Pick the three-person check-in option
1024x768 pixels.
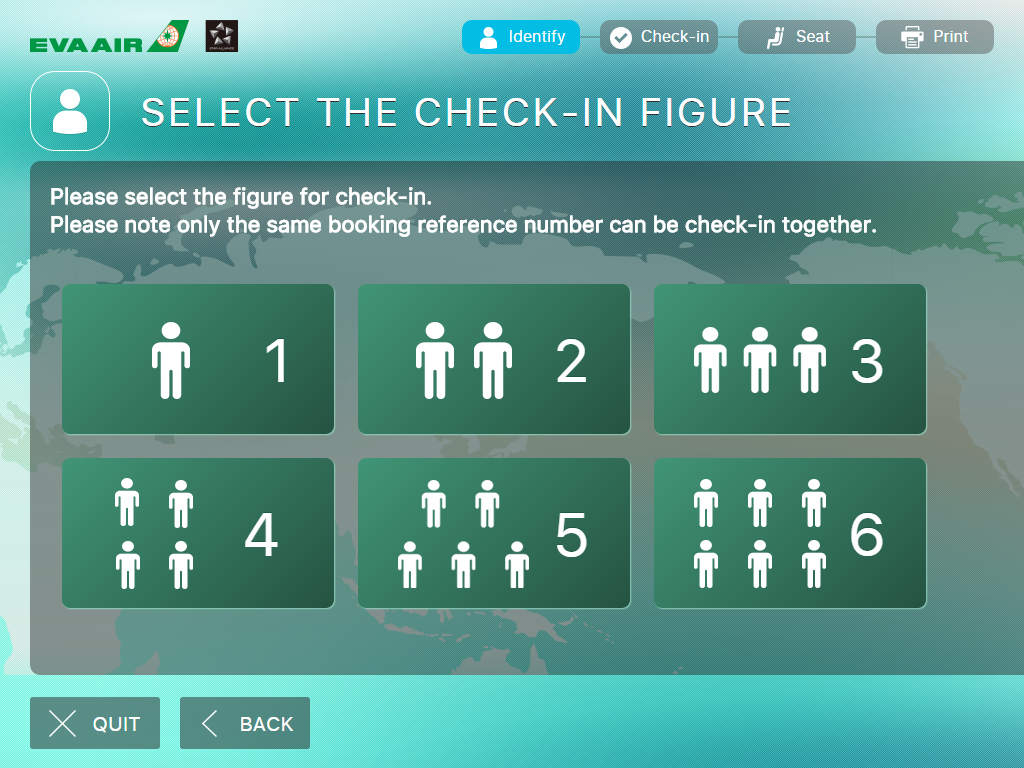pos(790,359)
